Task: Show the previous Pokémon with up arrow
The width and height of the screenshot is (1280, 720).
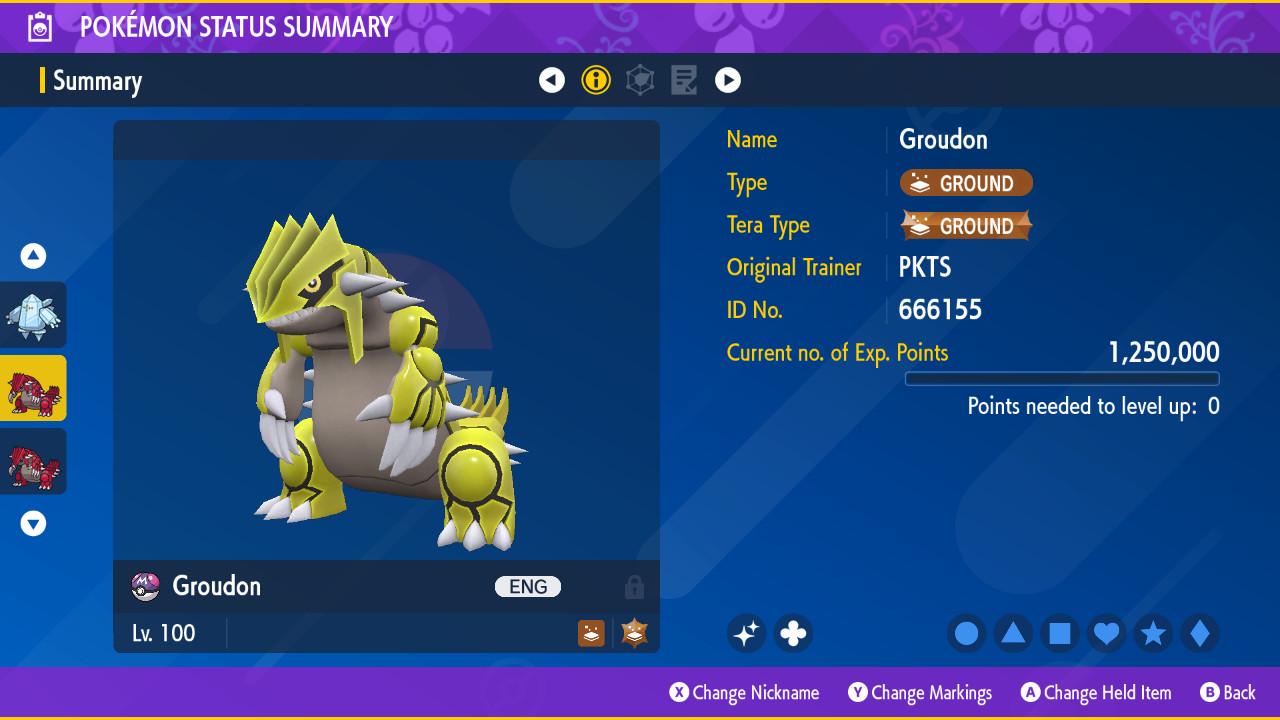Action: [33, 256]
